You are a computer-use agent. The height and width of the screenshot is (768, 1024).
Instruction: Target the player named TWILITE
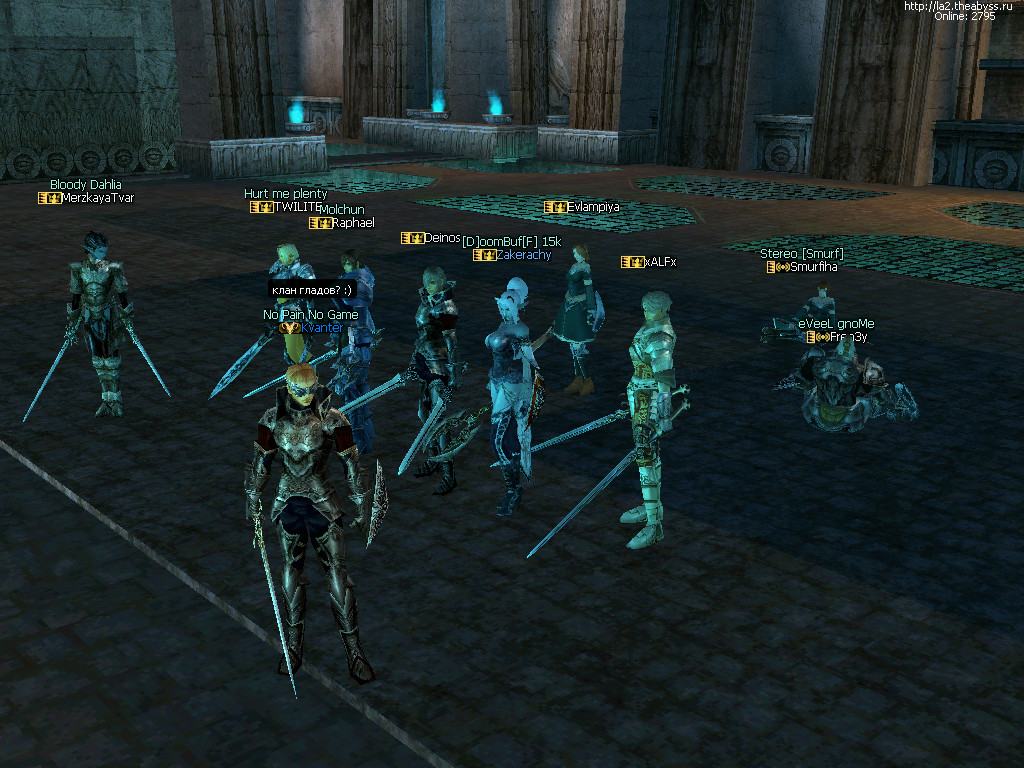click(x=297, y=207)
